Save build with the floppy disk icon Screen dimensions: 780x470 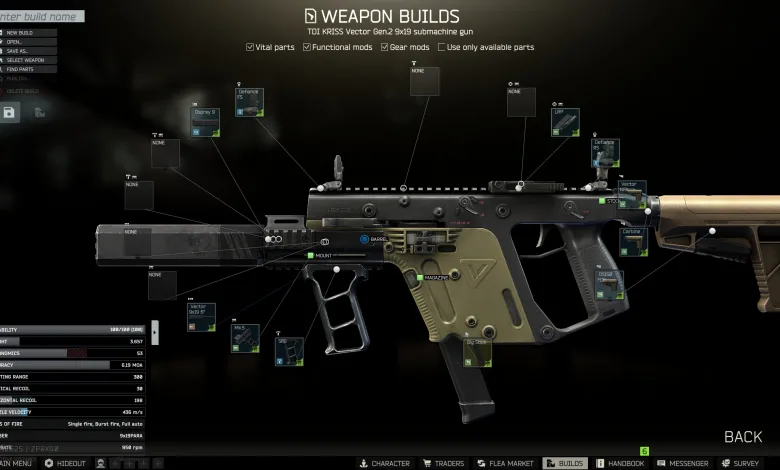pyautogui.click(x=9, y=113)
